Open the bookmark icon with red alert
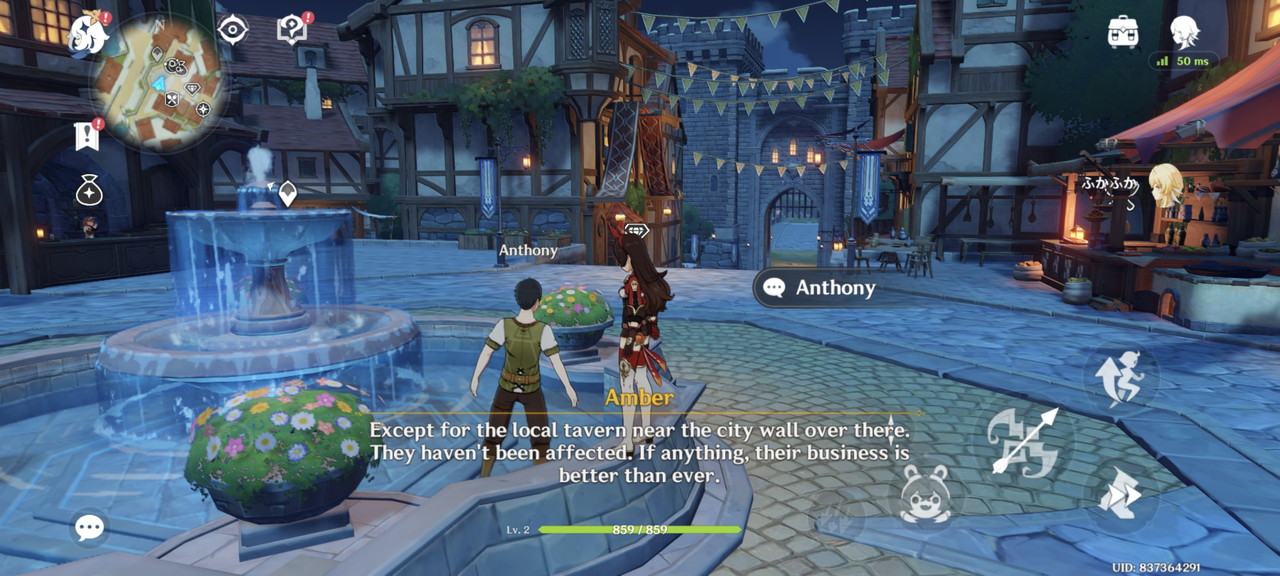 click(87, 136)
